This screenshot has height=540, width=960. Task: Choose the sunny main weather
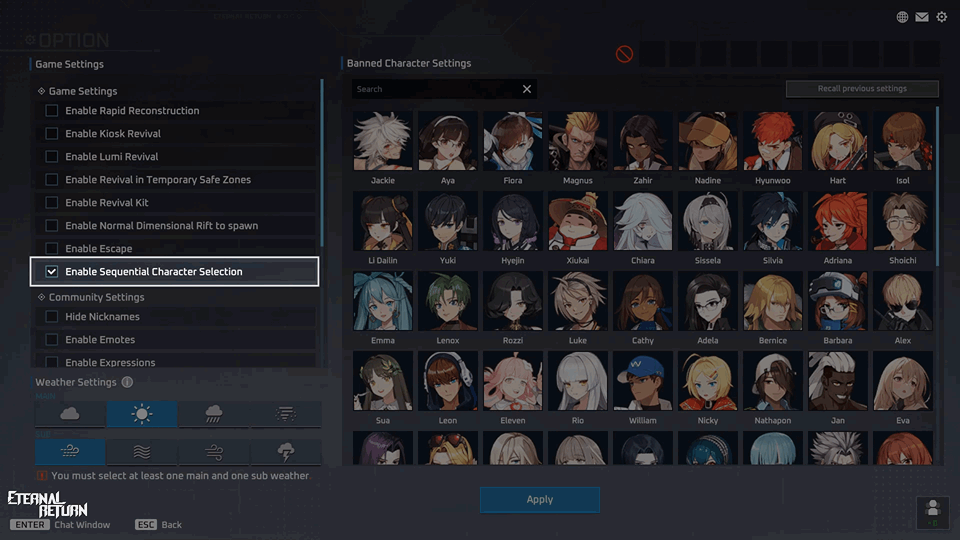(142, 414)
